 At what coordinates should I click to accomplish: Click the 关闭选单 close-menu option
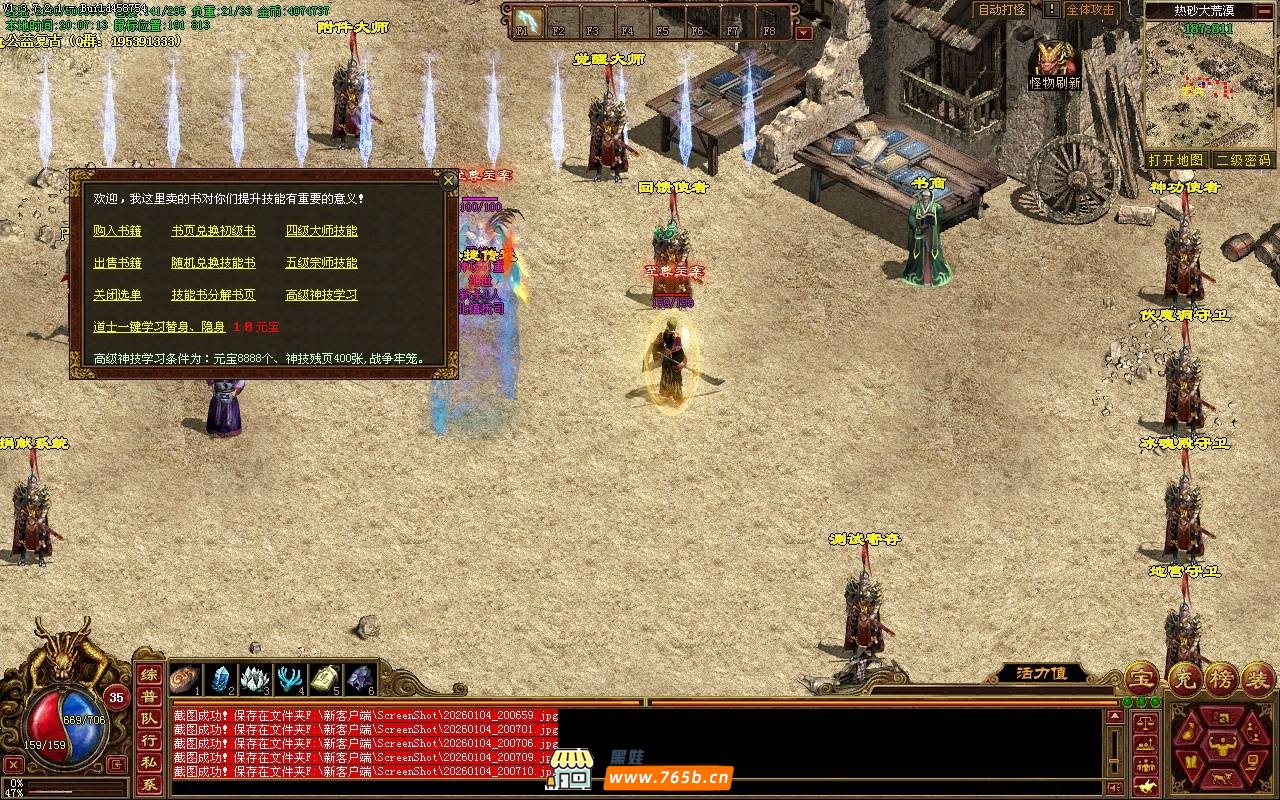[x=117, y=295]
